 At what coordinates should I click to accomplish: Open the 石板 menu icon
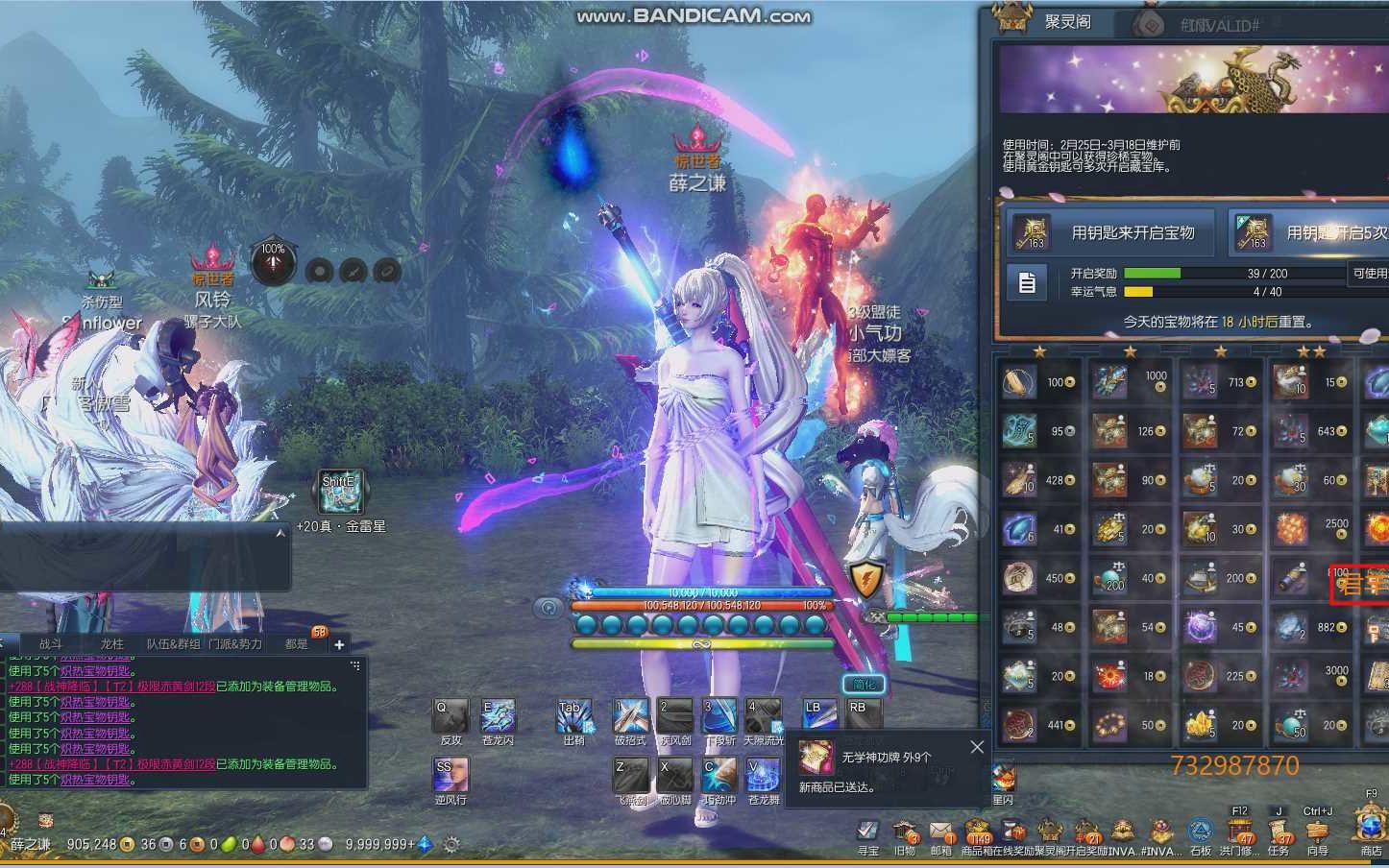coord(1200,832)
